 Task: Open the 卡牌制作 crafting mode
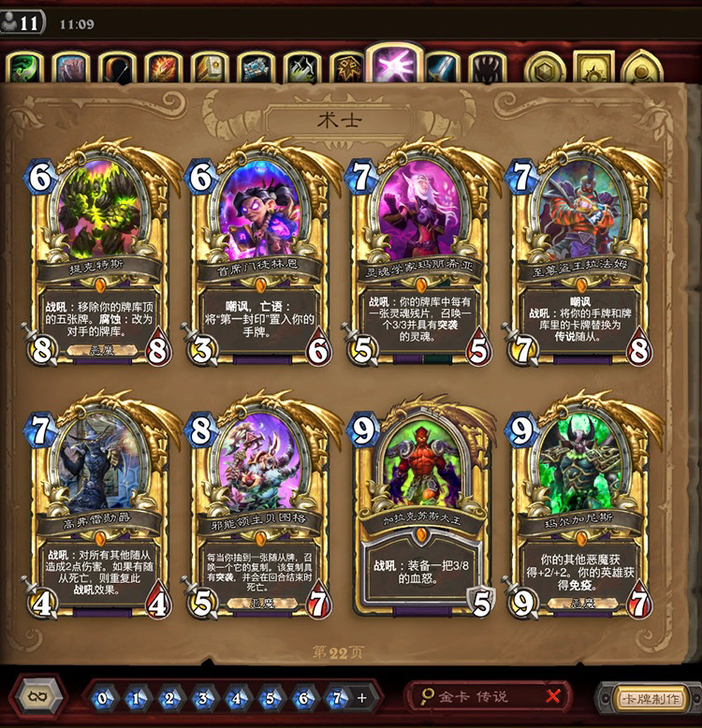point(643,697)
